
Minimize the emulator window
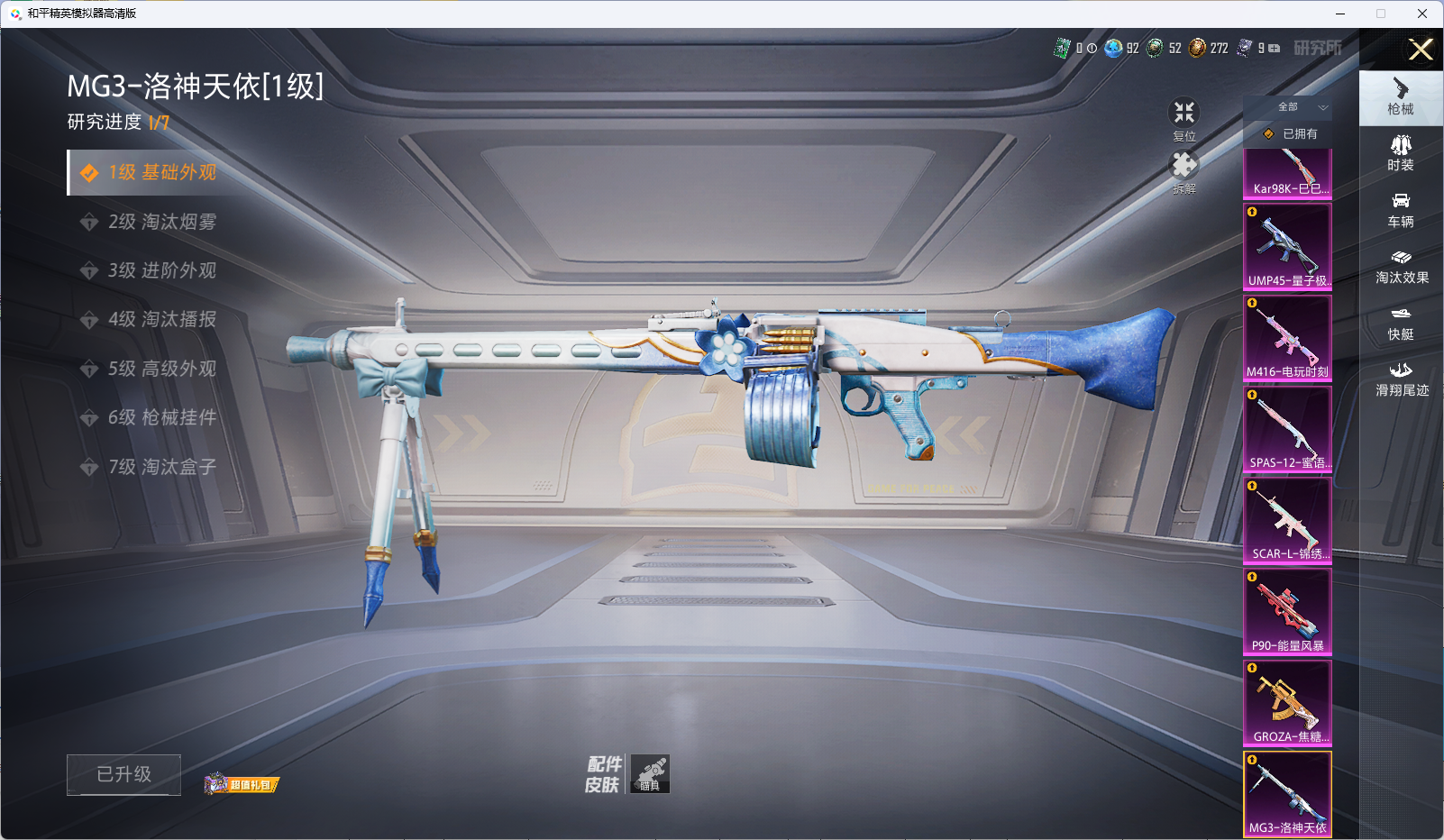[x=1340, y=14]
